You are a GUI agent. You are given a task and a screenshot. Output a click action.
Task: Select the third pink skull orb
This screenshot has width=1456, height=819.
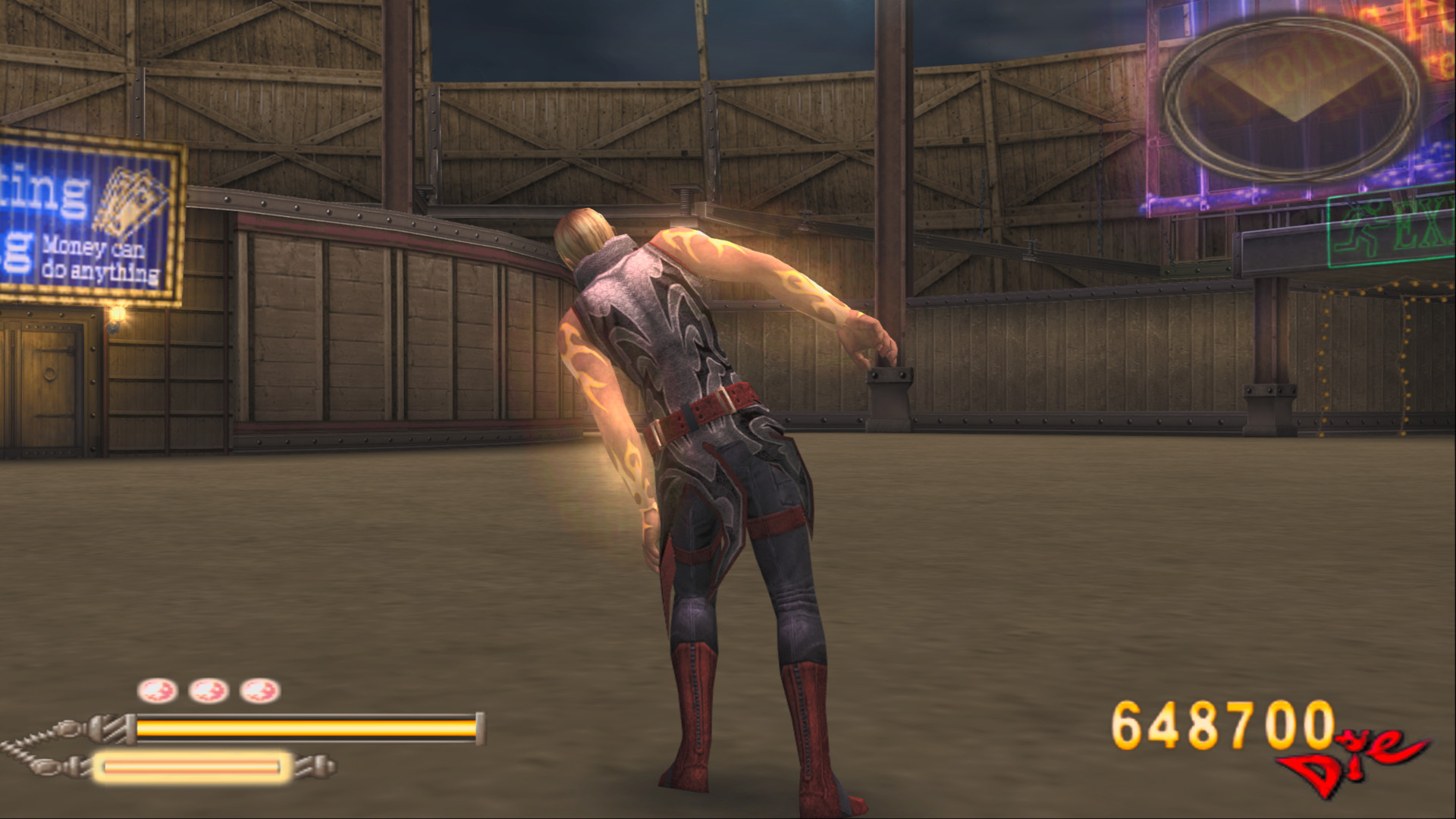(260, 691)
